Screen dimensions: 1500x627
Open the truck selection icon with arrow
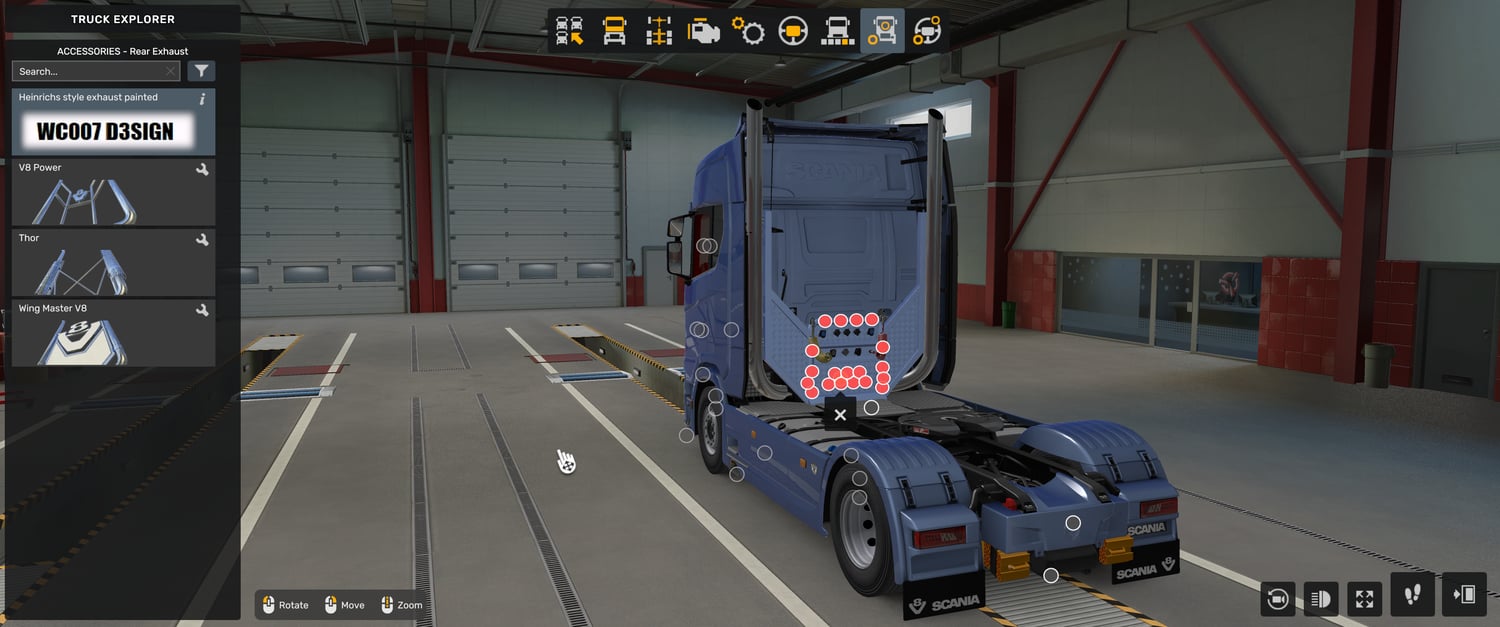570,31
